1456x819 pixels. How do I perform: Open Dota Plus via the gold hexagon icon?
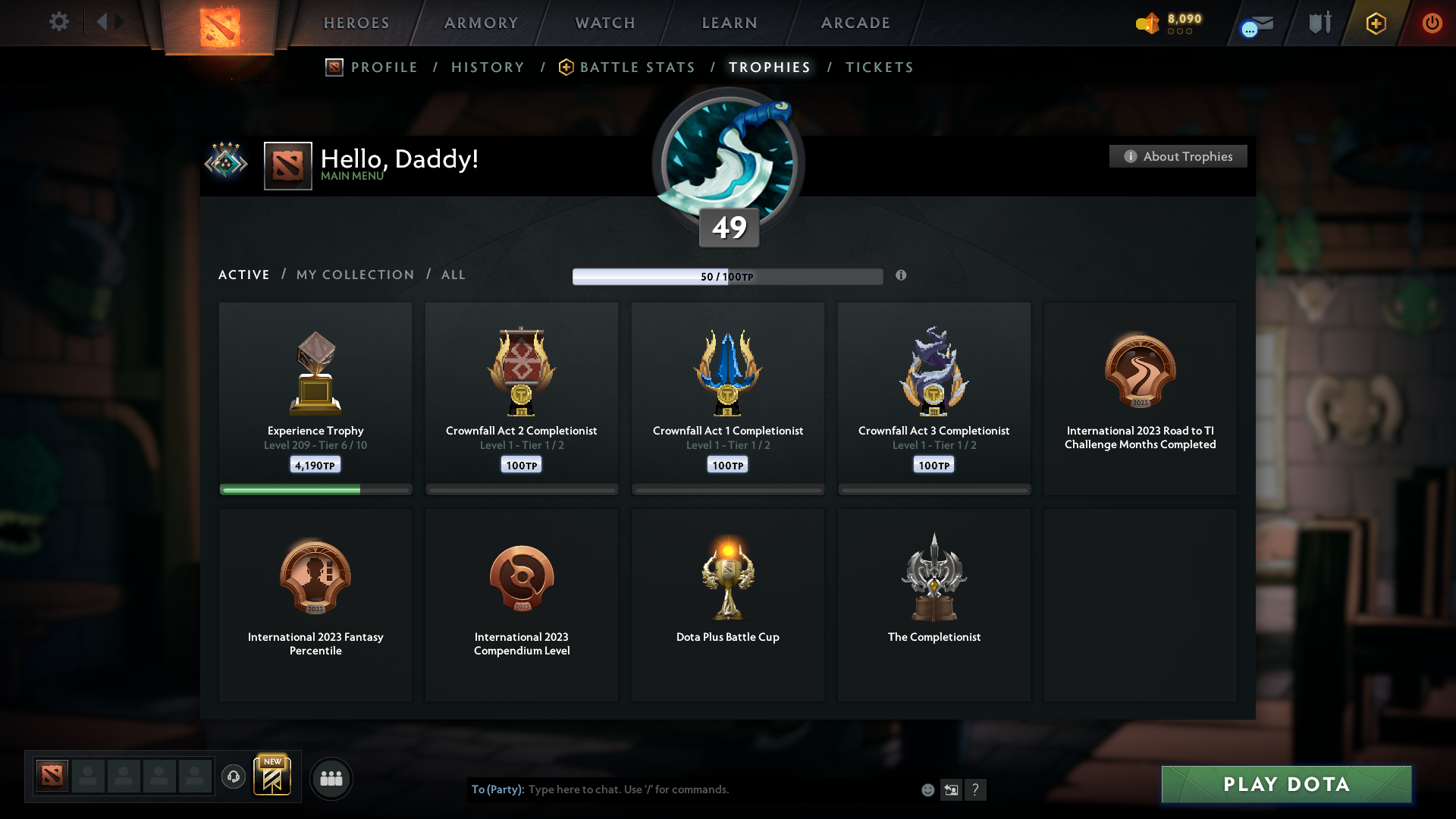pyautogui.click(x=1375, y=23)
